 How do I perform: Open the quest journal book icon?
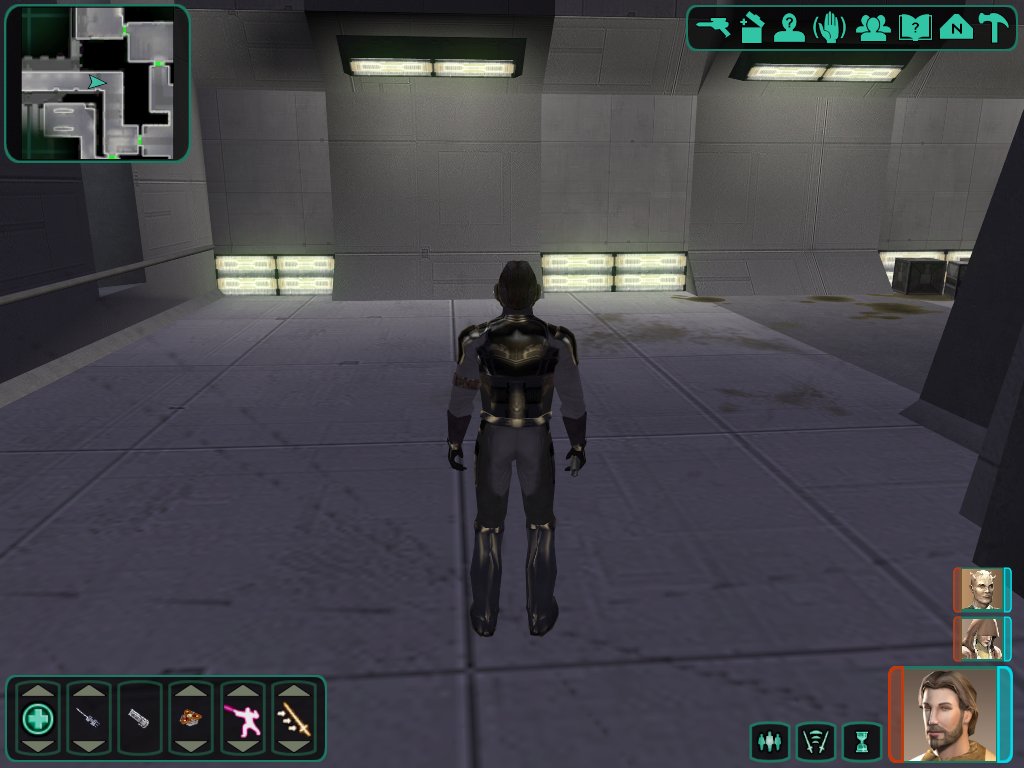coord(914,27)
